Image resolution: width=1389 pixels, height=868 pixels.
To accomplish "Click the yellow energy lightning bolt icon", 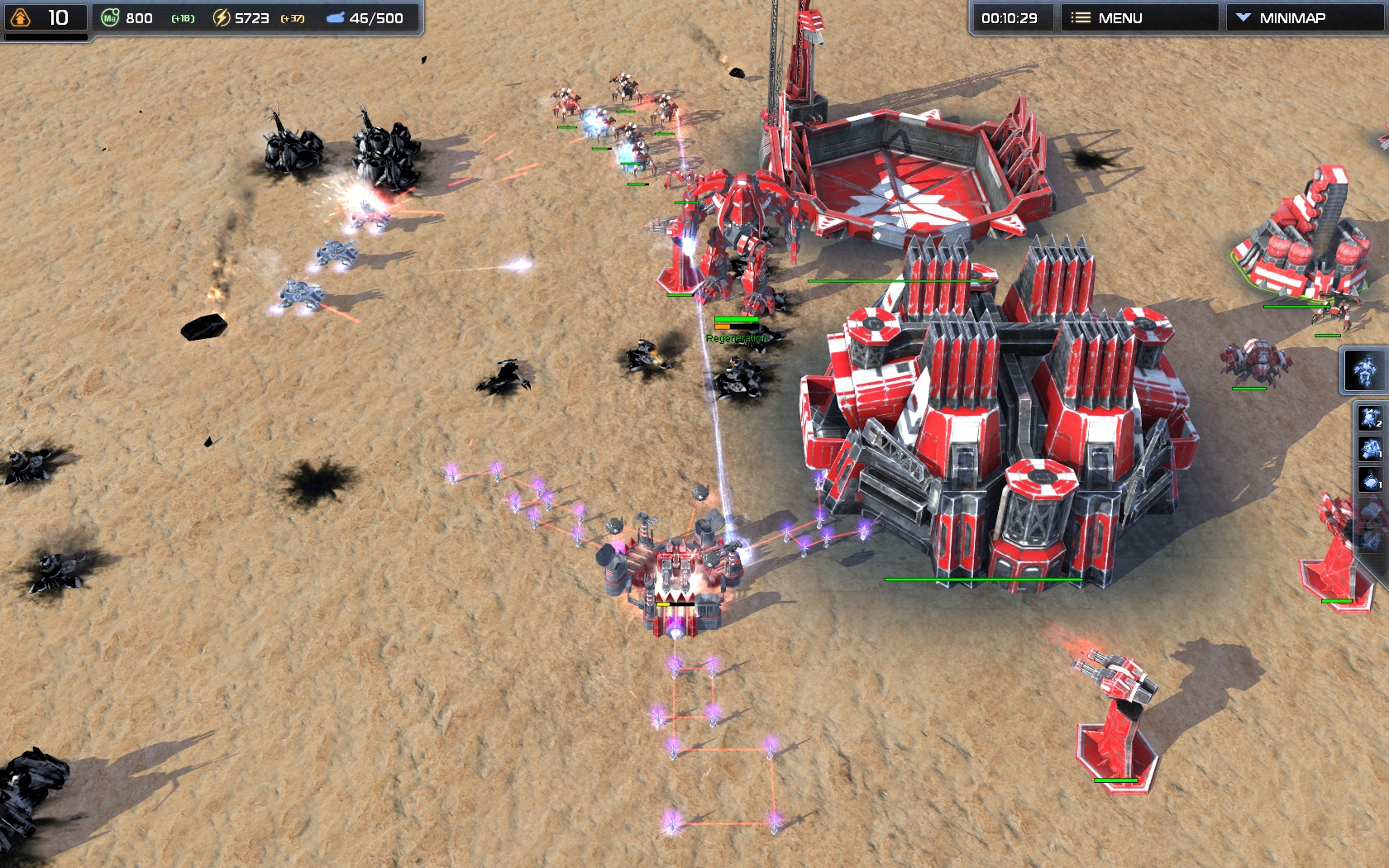I will tap(222, 17).
